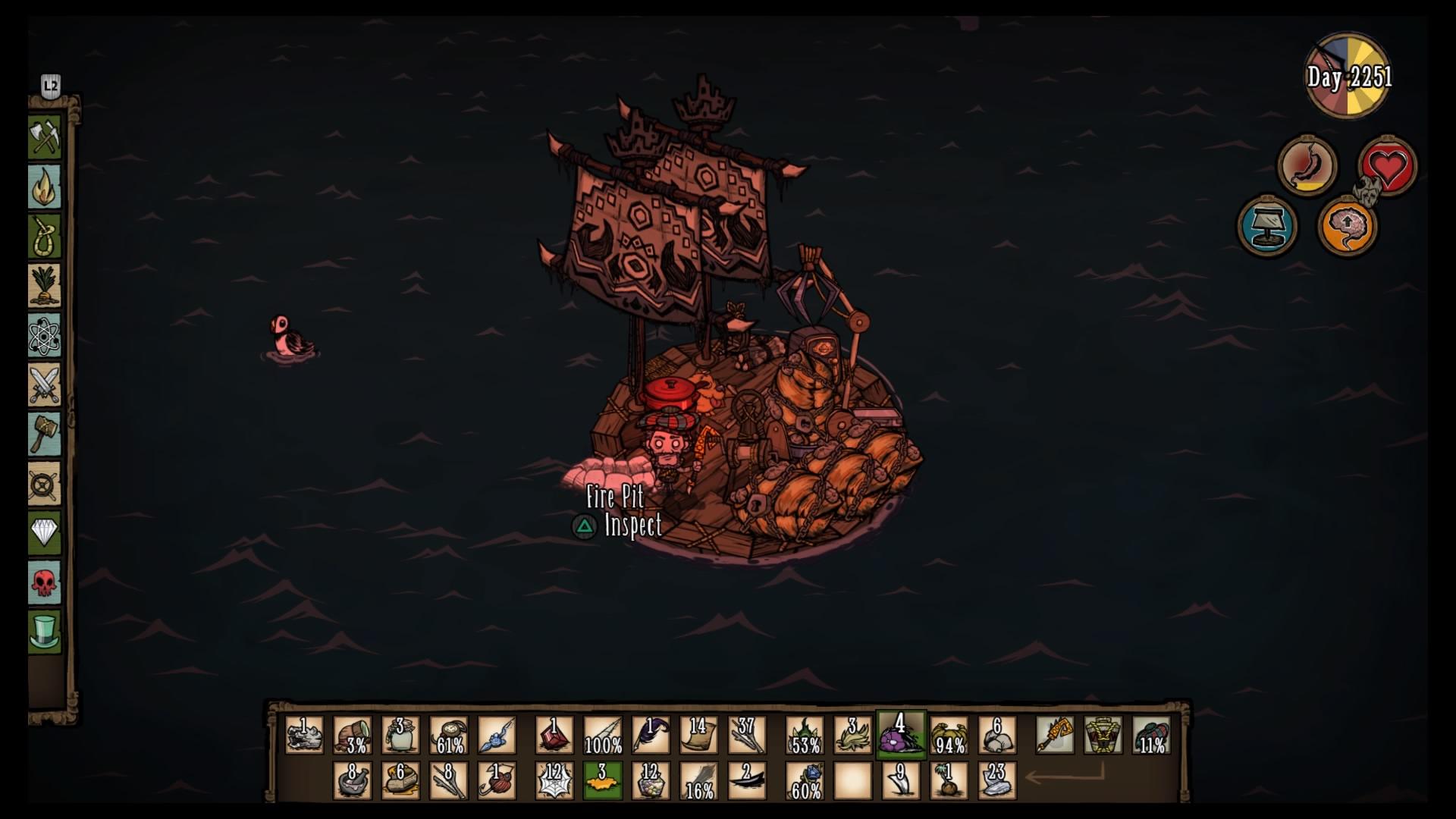Choose the rocks stack of 6
Viewport: 1456px width, 819px height.
coord(997,735)
